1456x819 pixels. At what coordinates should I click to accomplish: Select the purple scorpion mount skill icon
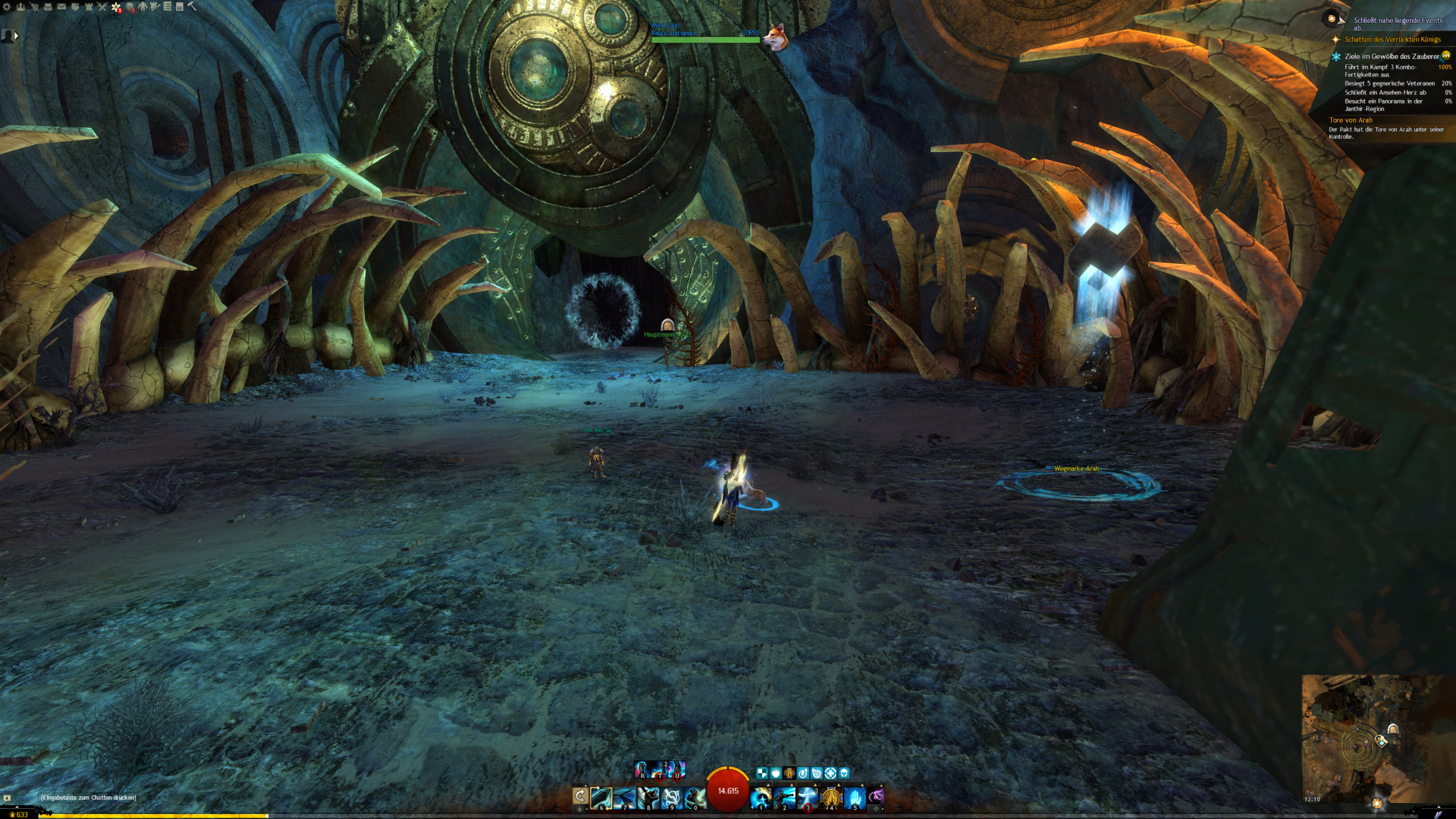(876, 796)
